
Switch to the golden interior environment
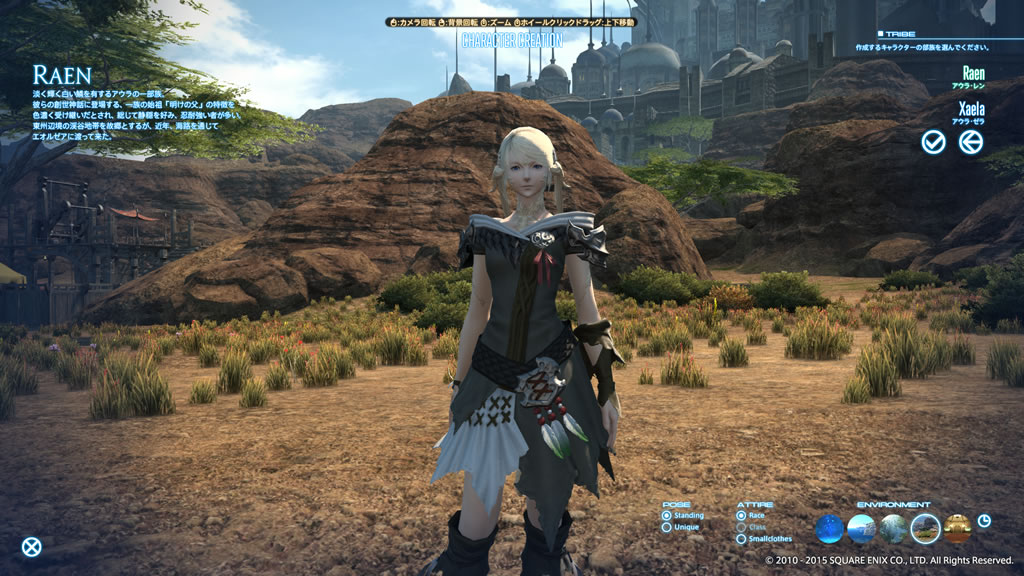(x=957, y=528)
